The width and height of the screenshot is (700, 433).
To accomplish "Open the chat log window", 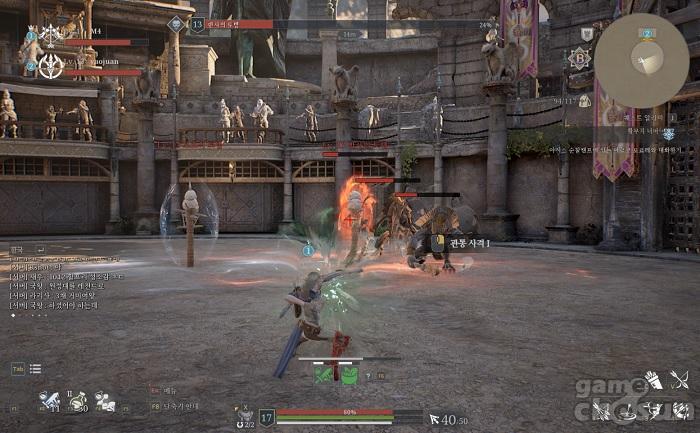I will tap(60, 280).
